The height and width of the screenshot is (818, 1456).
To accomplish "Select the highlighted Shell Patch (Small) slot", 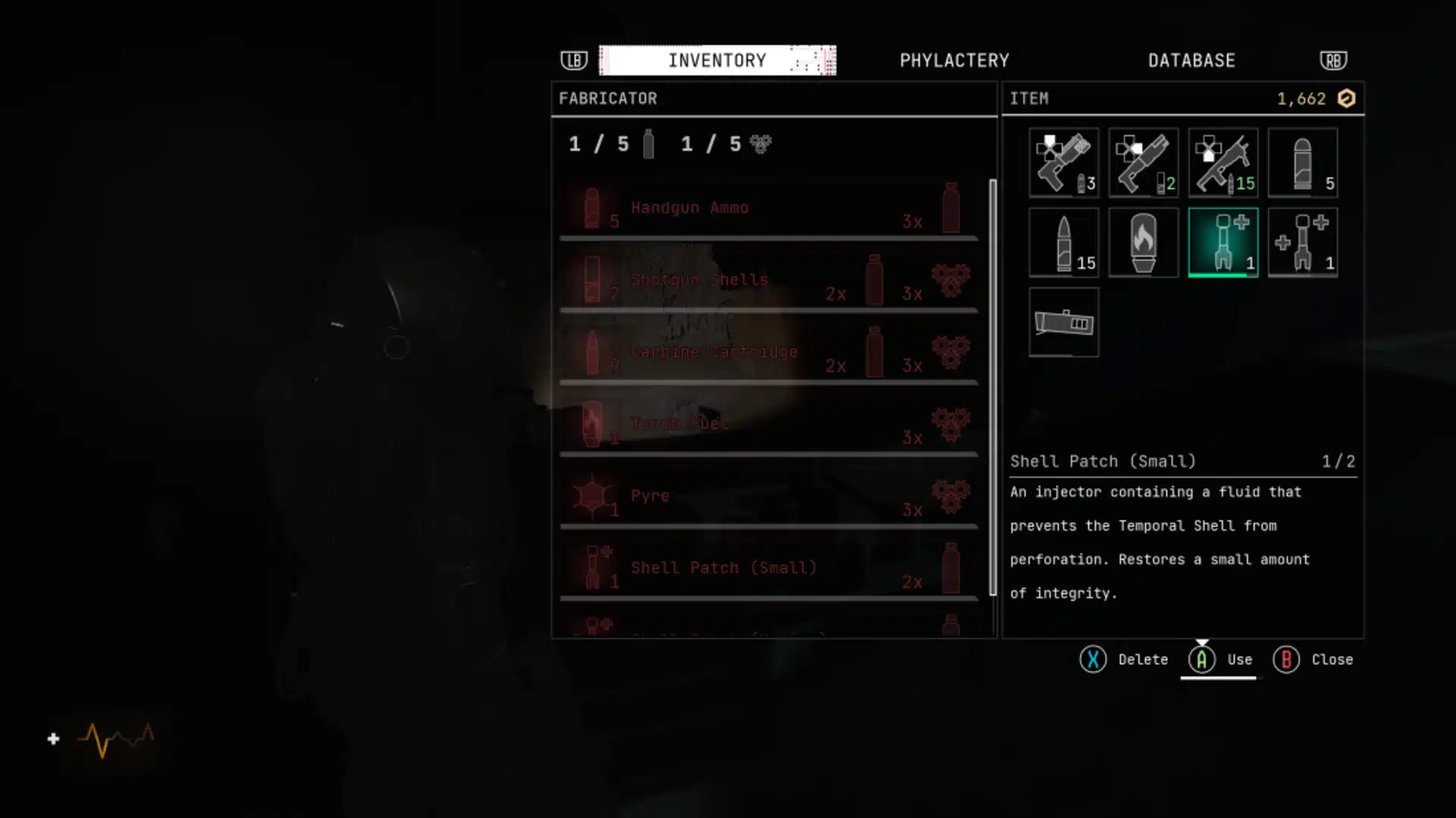I will pyautogui.click(x=1222, y=243).
